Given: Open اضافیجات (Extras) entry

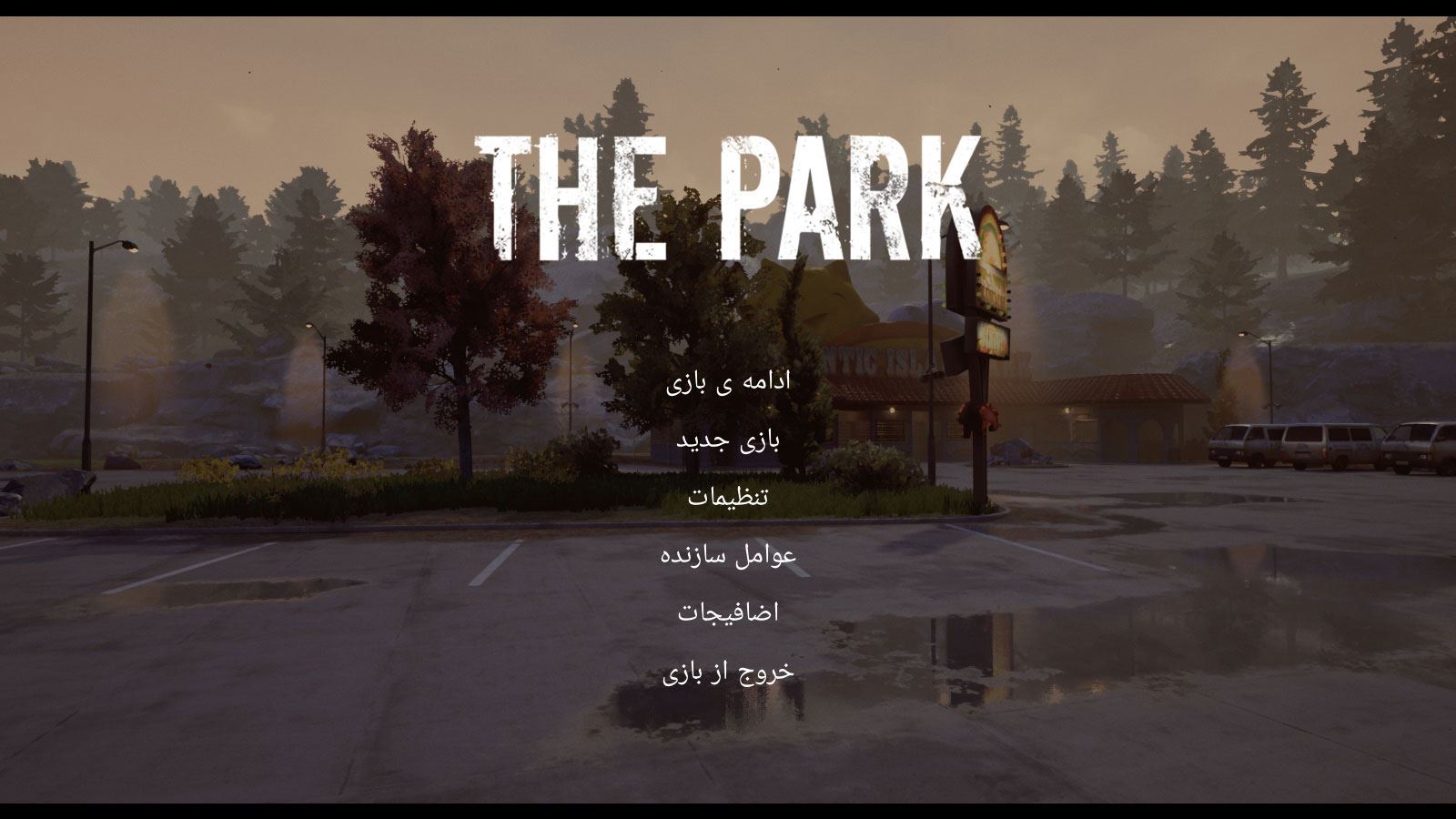Looking at the screenshot, I should pos(728,612).
